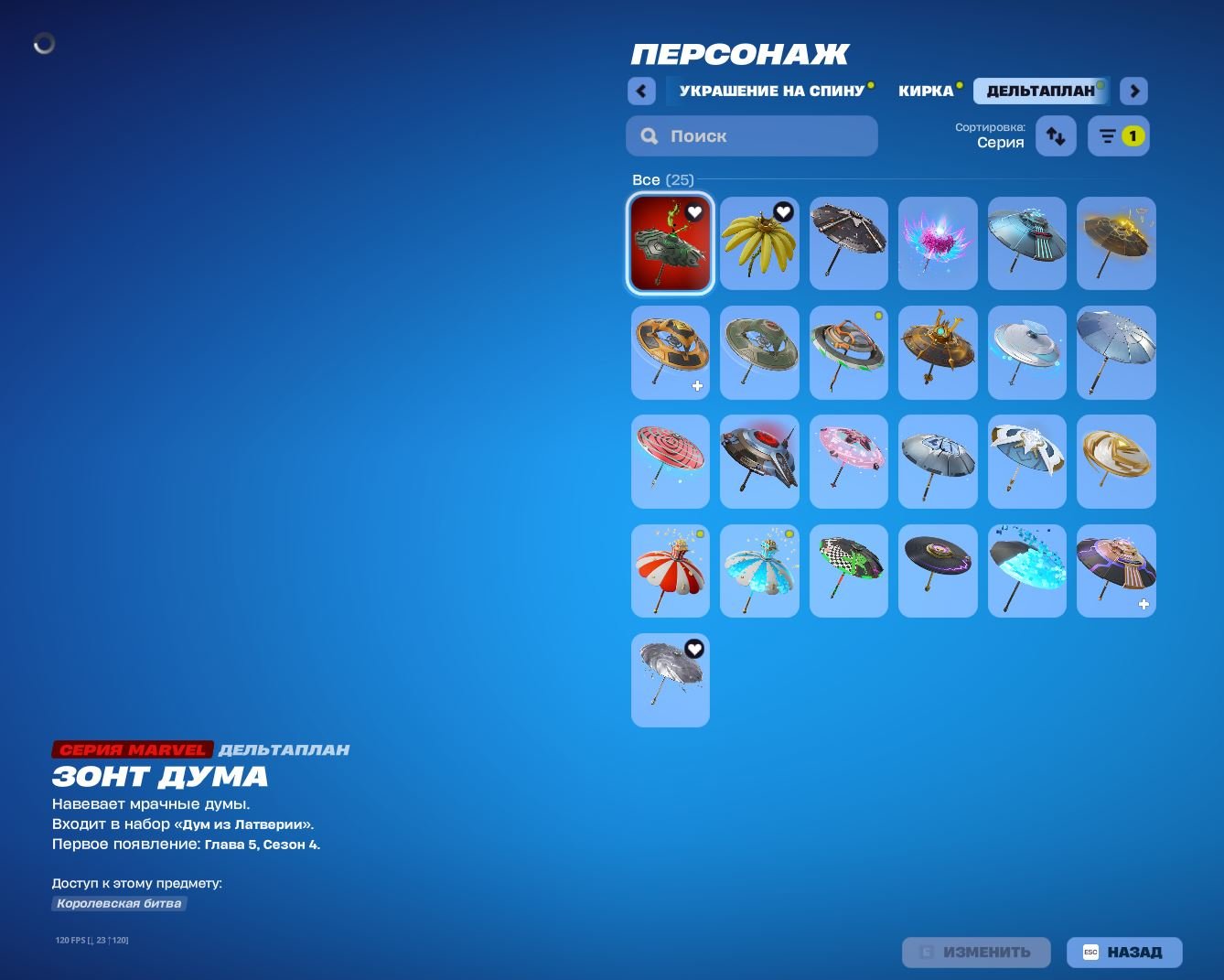Switch to the КИРКА tab

(x=925, y=90)
